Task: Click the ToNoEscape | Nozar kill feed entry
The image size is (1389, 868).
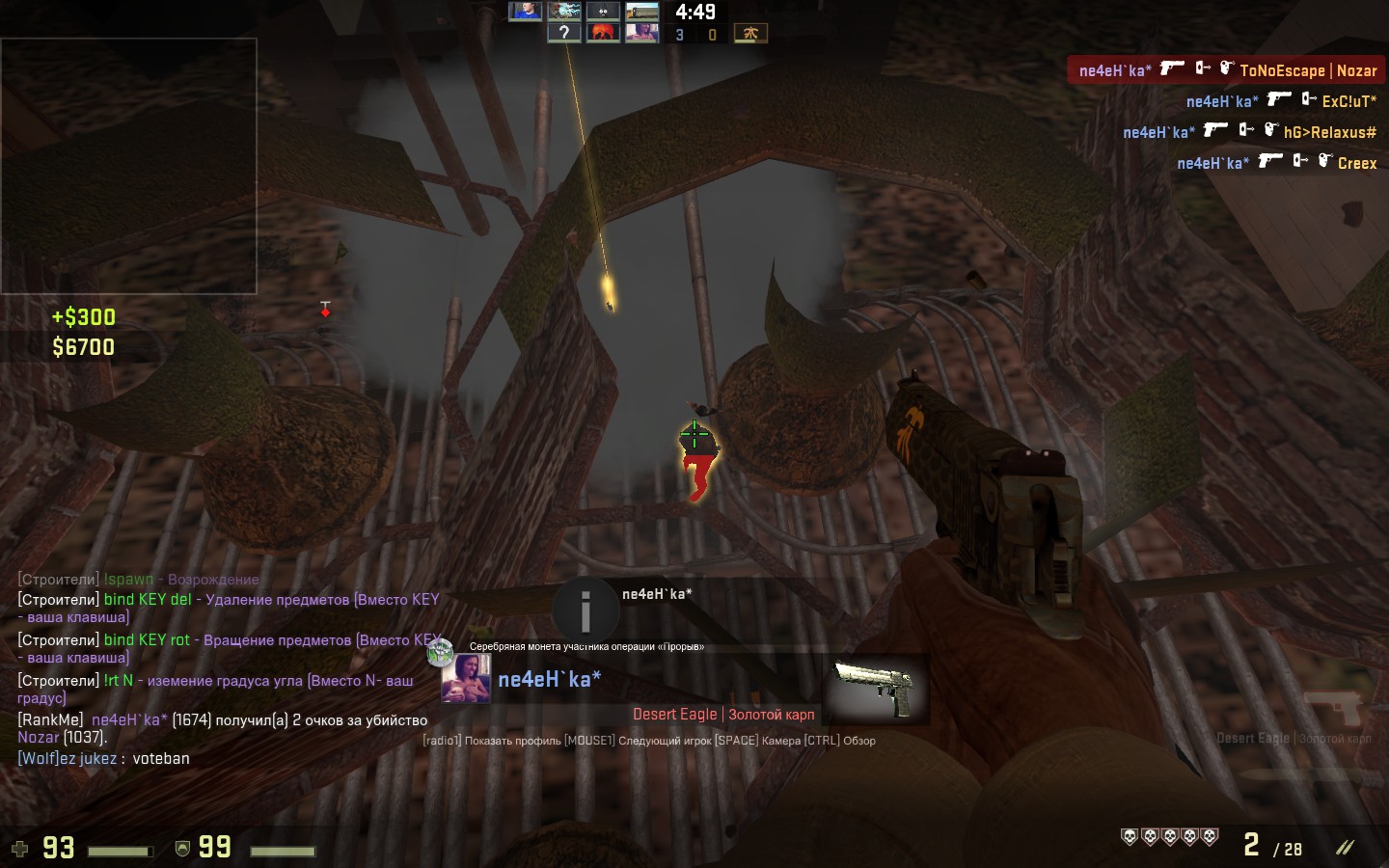Action: [1225, 70]
